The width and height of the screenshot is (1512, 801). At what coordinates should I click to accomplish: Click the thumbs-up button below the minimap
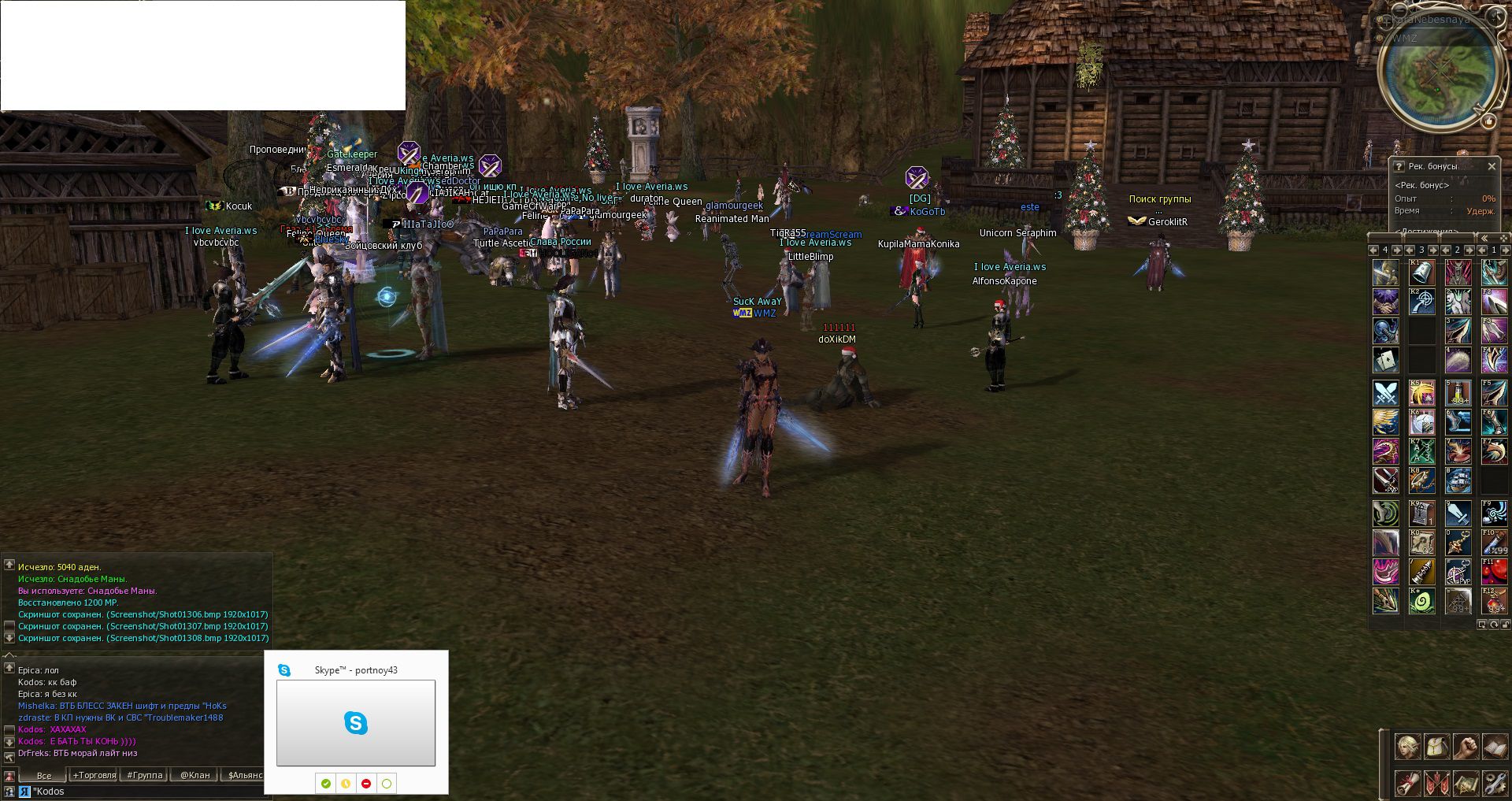coord(1488,122)
